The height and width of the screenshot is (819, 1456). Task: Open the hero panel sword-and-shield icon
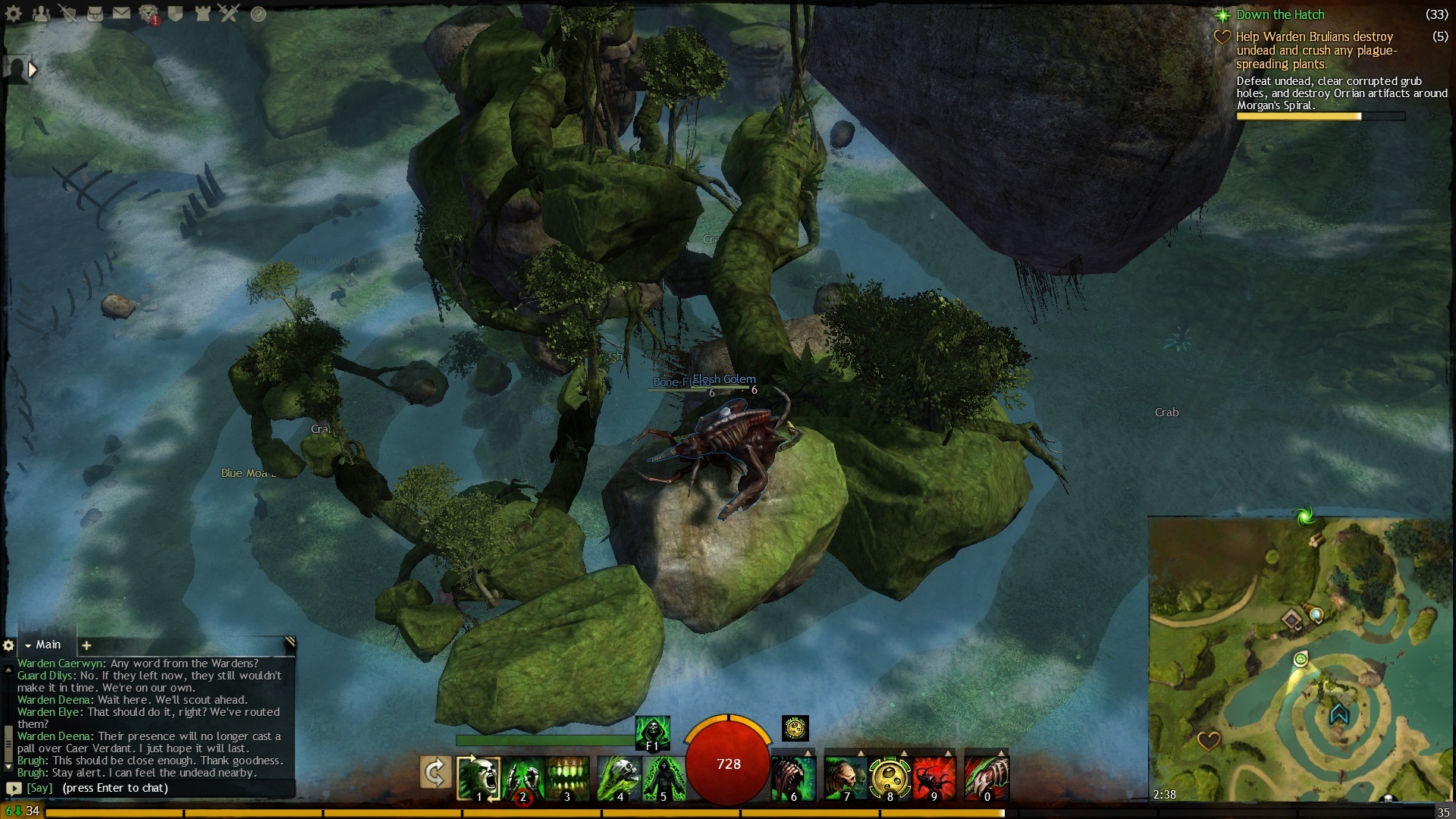click(x=68, y=14)
